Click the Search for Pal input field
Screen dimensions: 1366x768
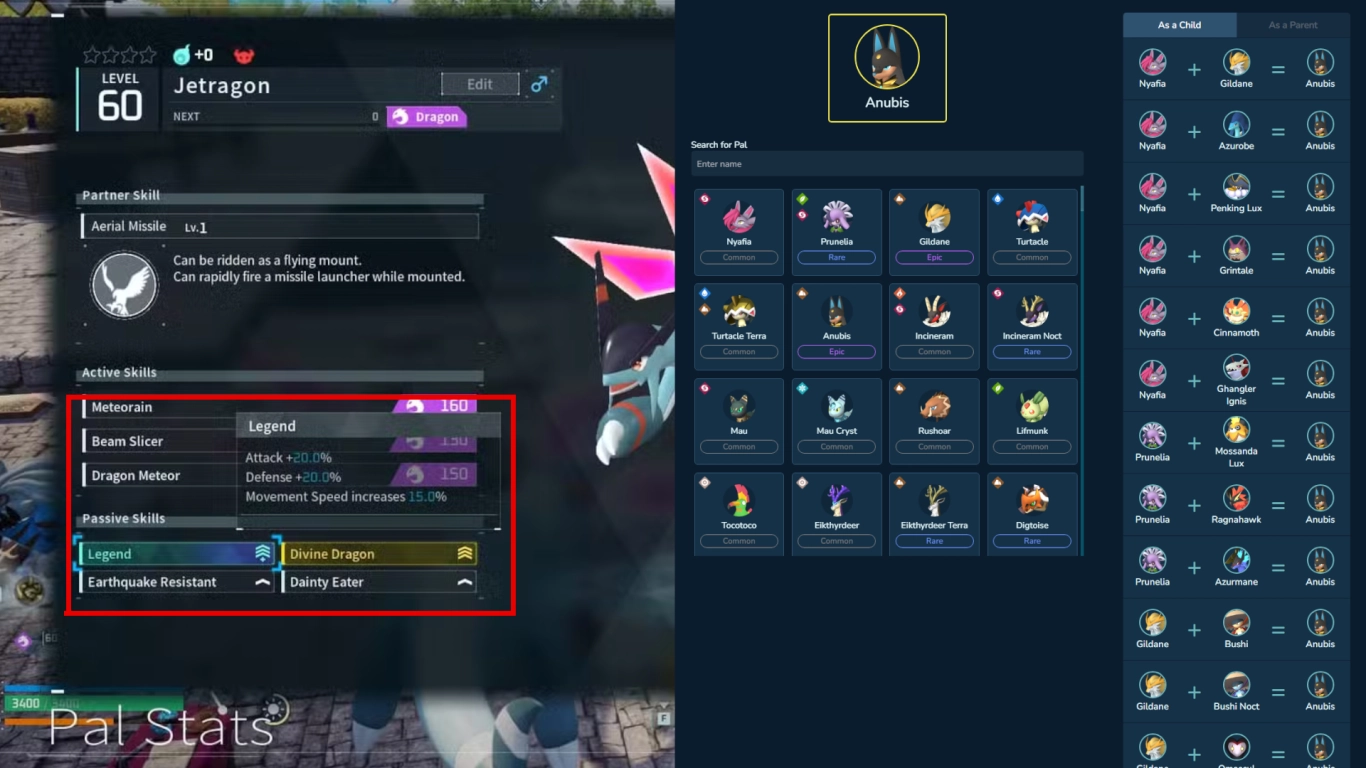point(886,163)
